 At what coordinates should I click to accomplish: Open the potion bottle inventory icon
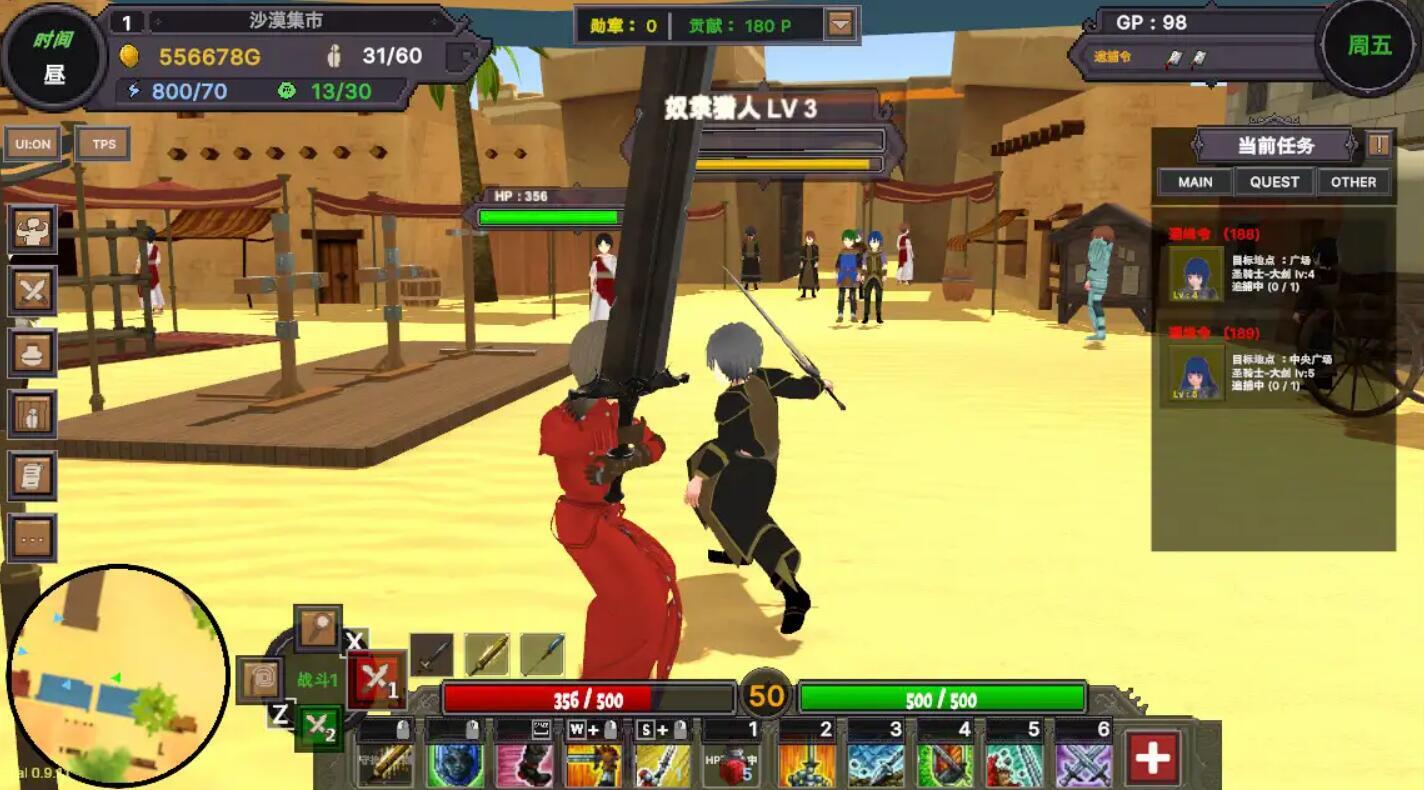pos(33,413)
